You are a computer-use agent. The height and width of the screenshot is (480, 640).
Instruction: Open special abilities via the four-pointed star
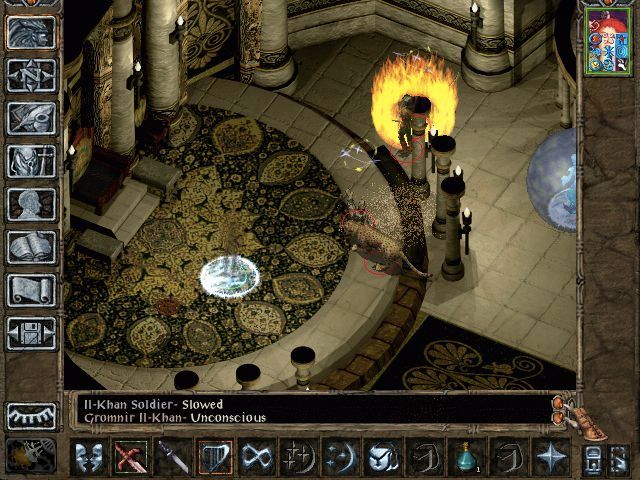coord(550,457)
